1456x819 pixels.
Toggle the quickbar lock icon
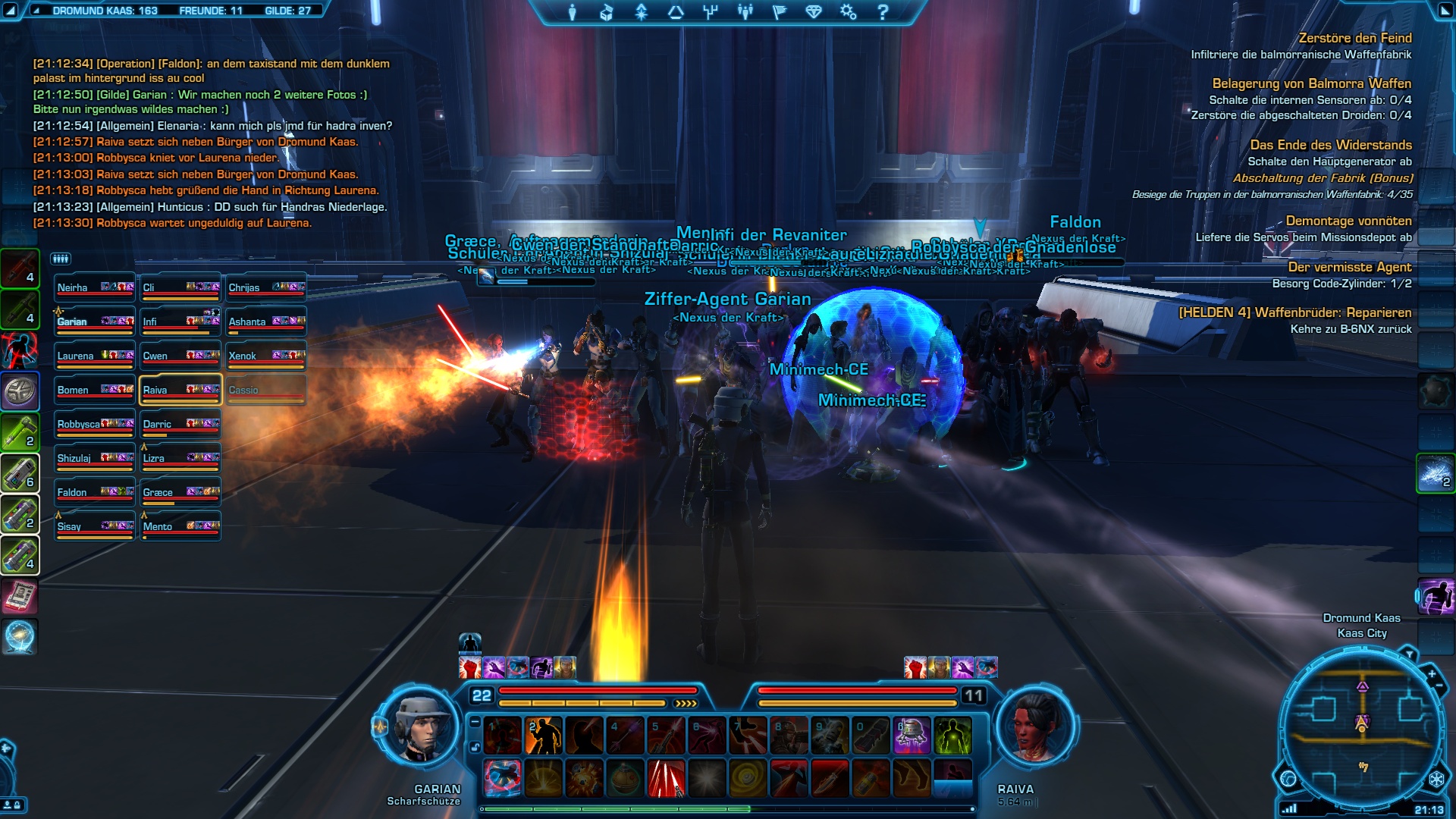(x=475, y=747)
